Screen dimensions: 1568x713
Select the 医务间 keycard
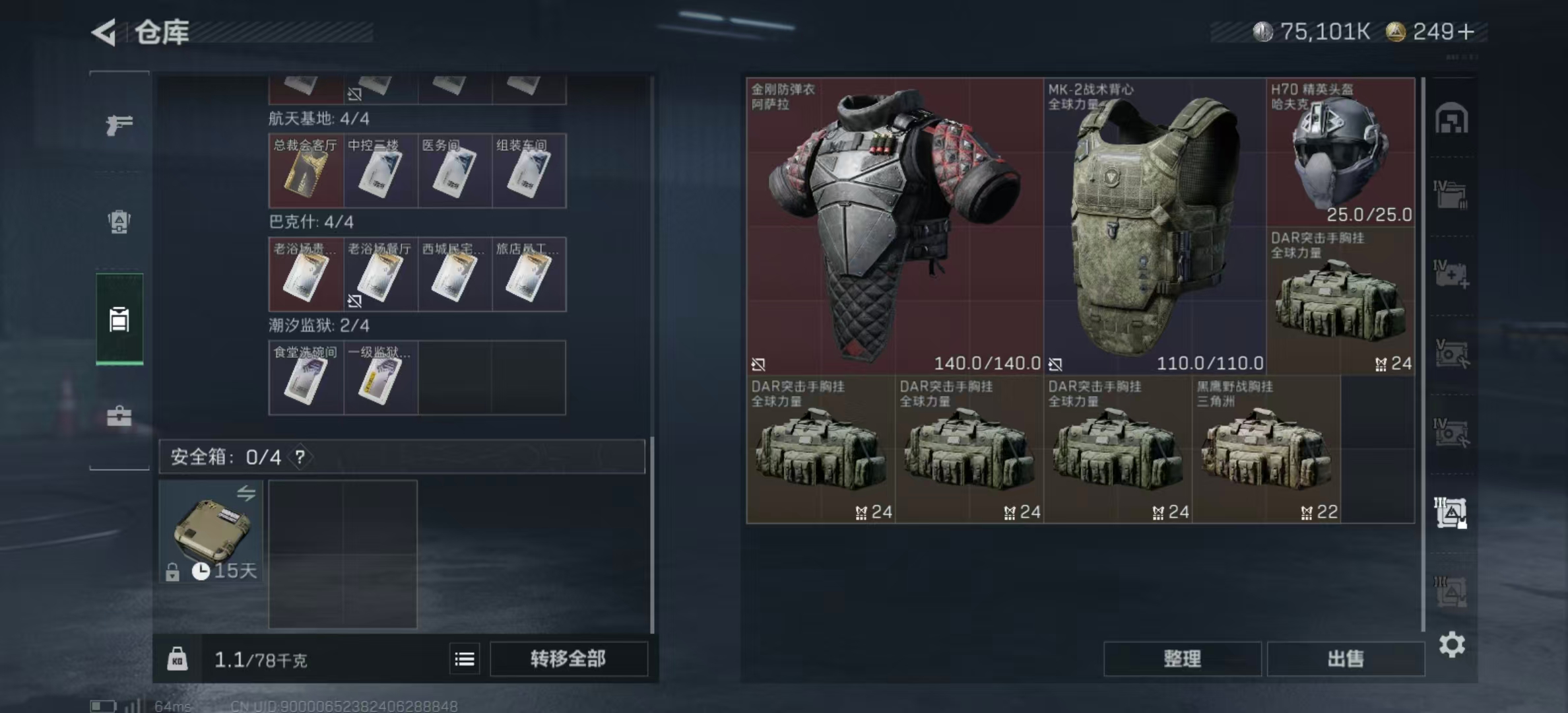click(455, 171)
